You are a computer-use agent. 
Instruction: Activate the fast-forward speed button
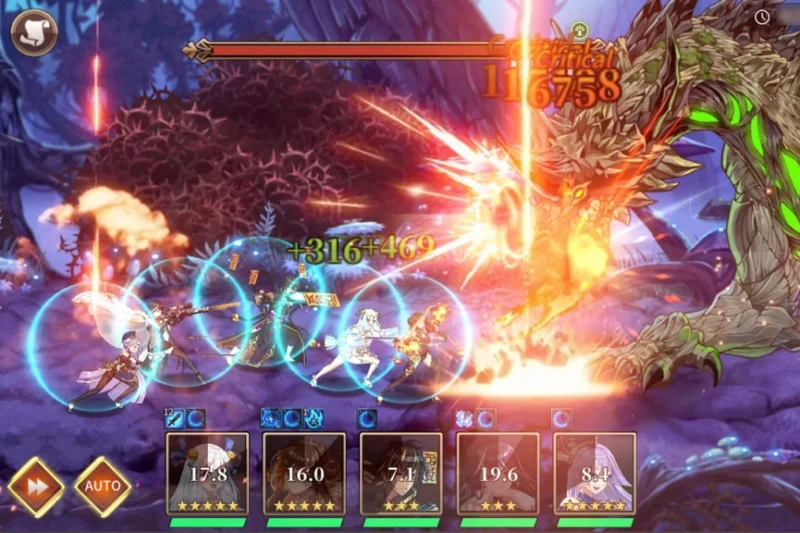click(36, 487)
